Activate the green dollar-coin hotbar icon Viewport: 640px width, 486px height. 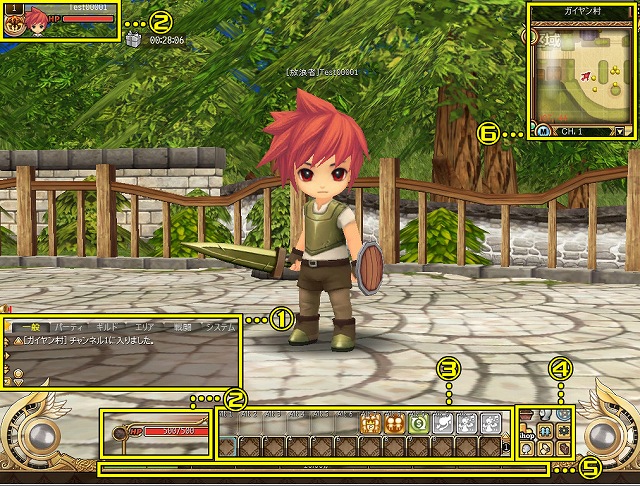(x=419, y=423)
